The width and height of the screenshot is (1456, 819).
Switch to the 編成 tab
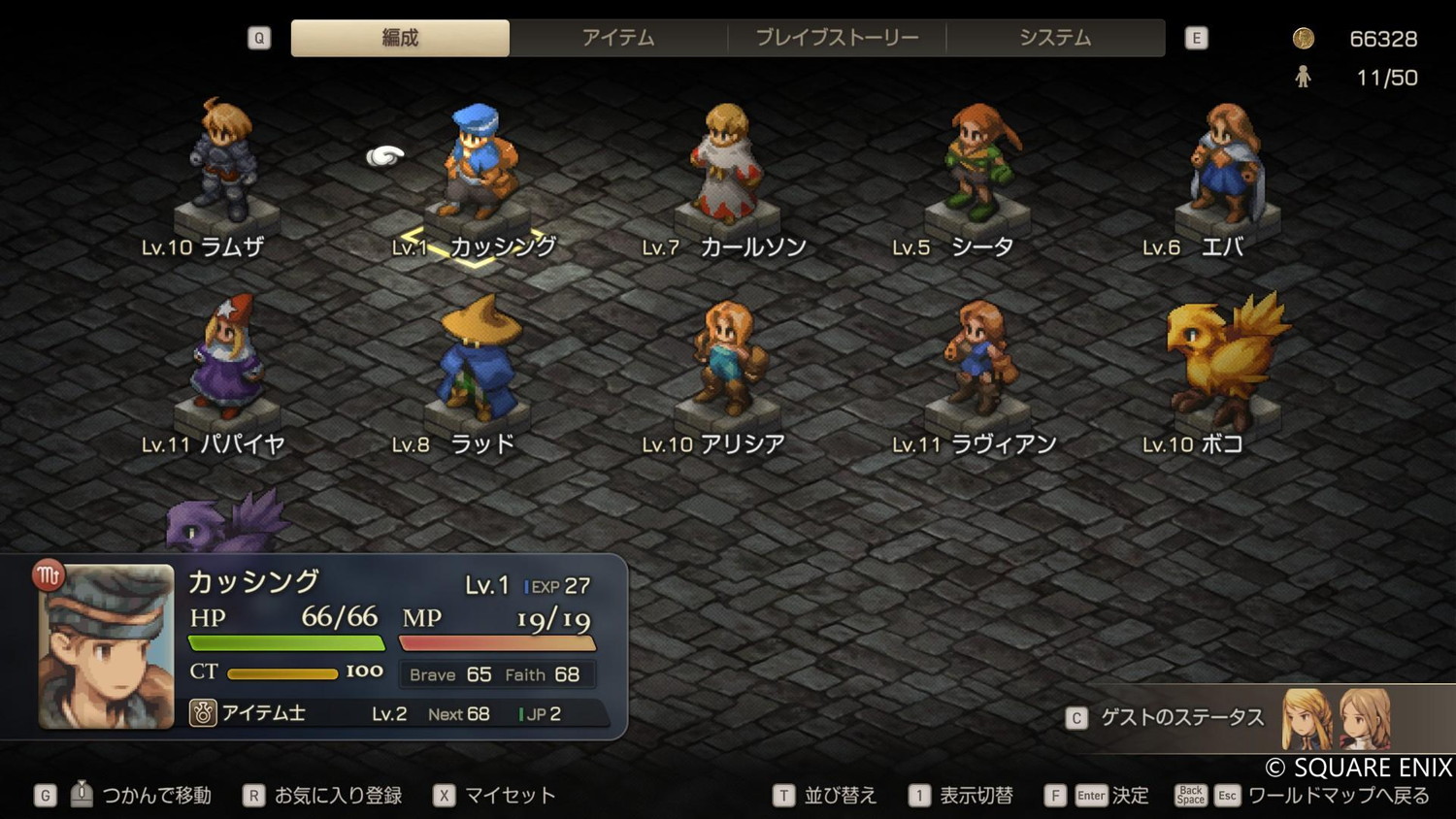(x=400, y=38)
